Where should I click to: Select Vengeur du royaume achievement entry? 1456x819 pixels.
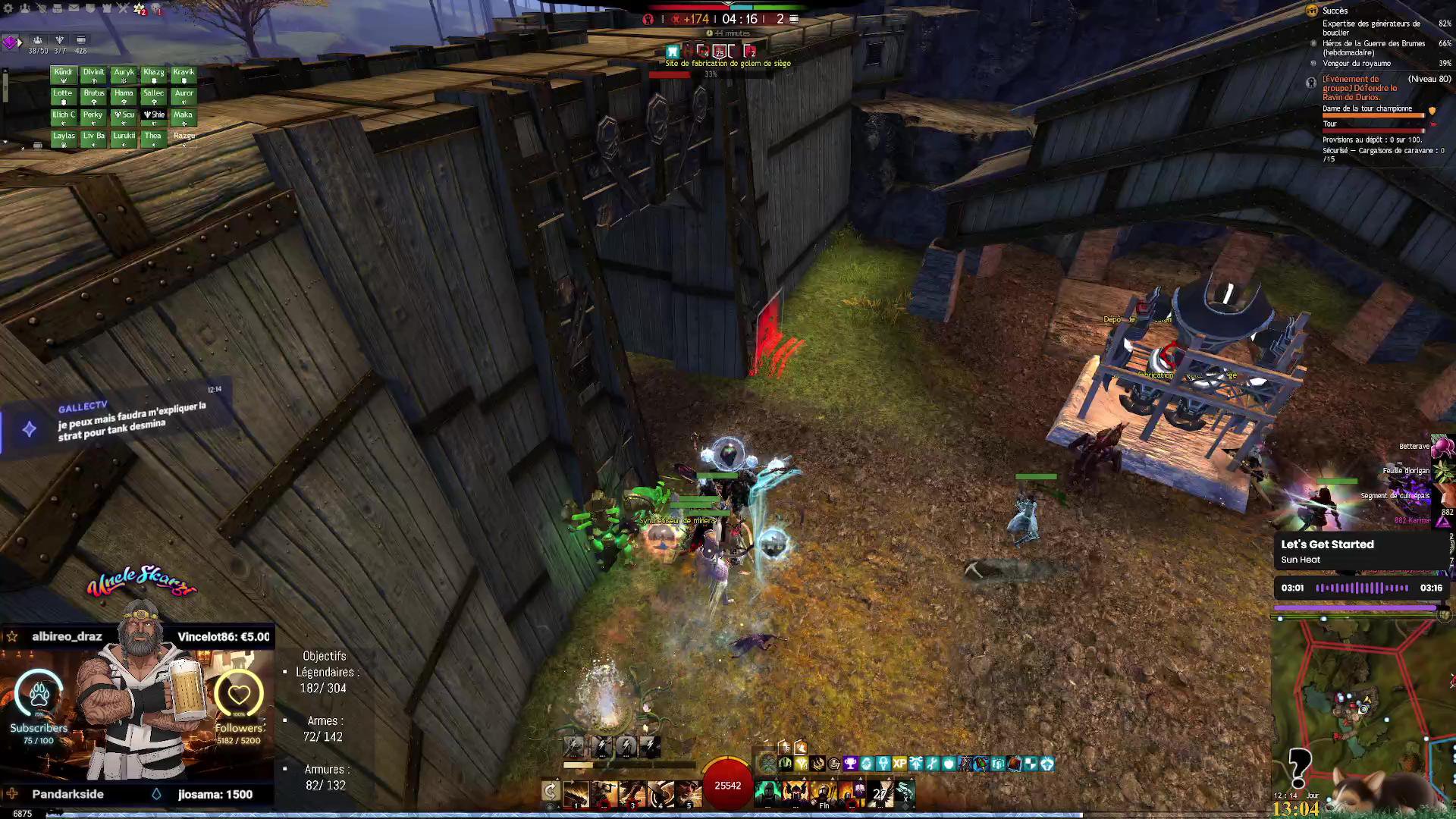point(1357,64)
